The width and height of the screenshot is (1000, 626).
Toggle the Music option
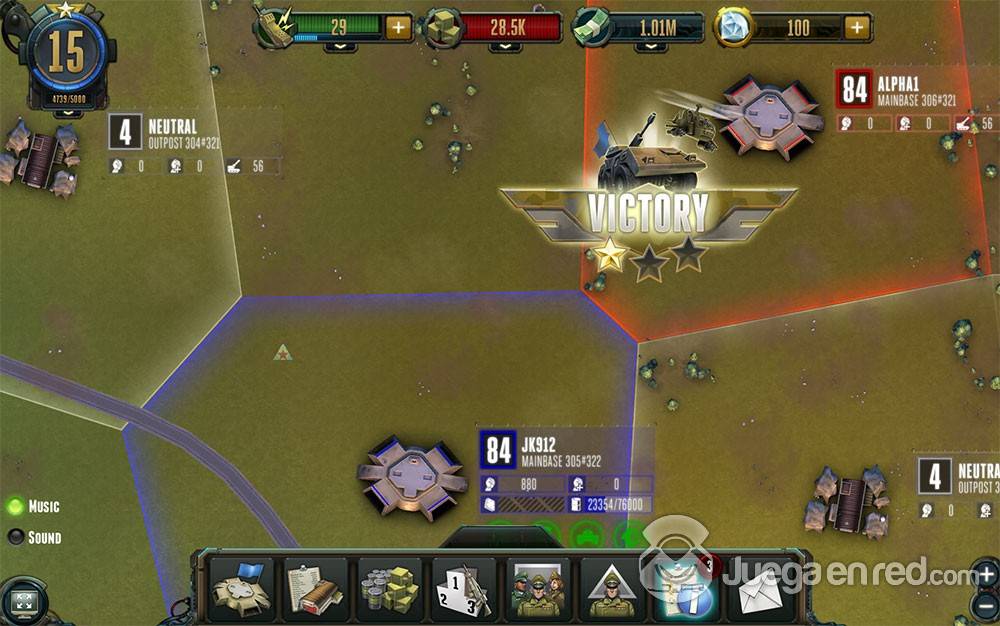point(16,506)
